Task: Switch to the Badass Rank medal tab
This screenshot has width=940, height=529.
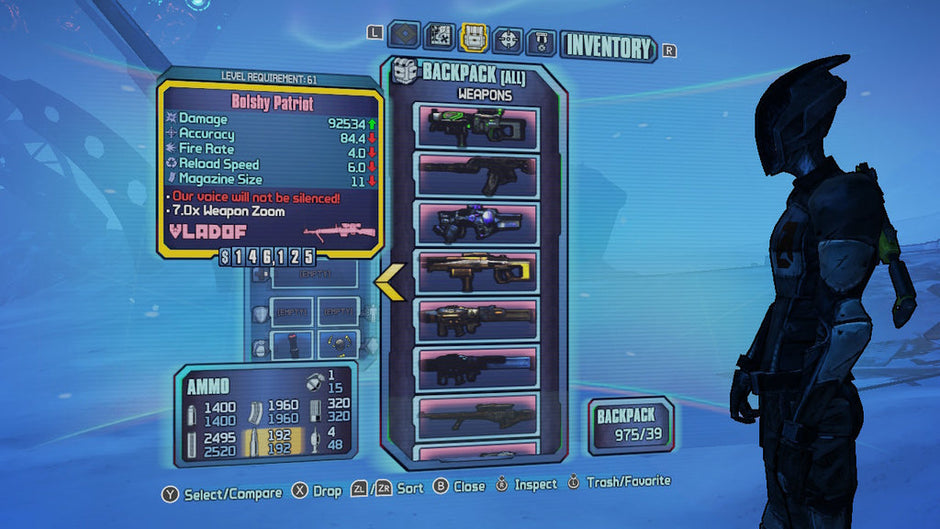Action: [x=541, y=40]
